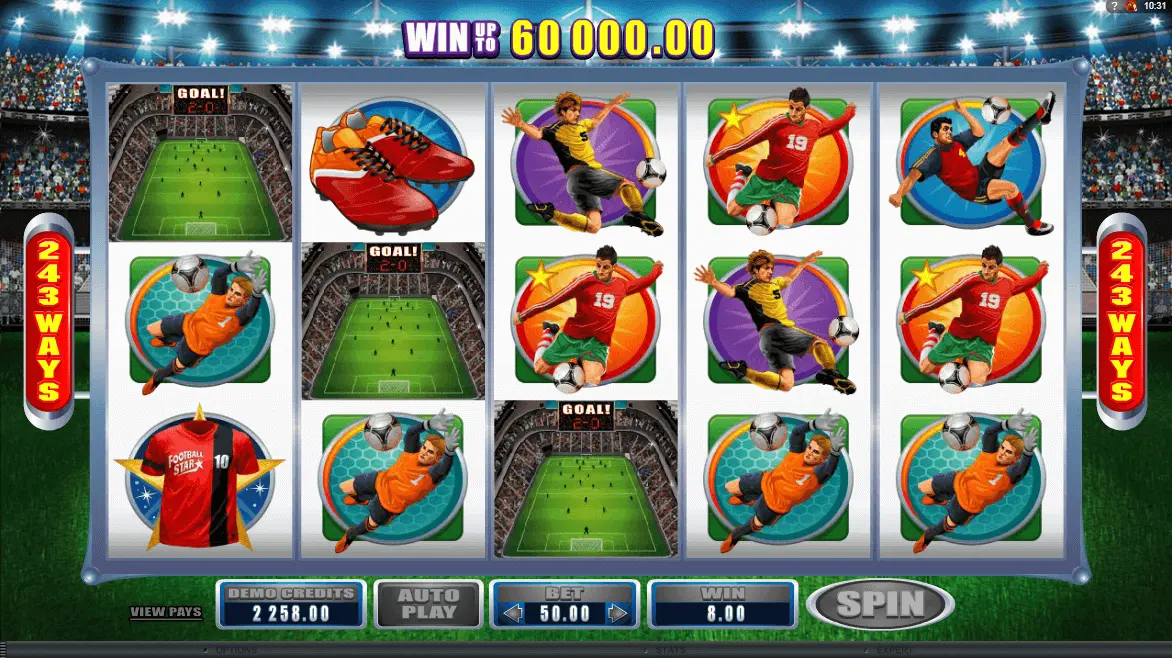Open the View Pays table
This screenshot has width=1172, height=658.
click(166, 612)
